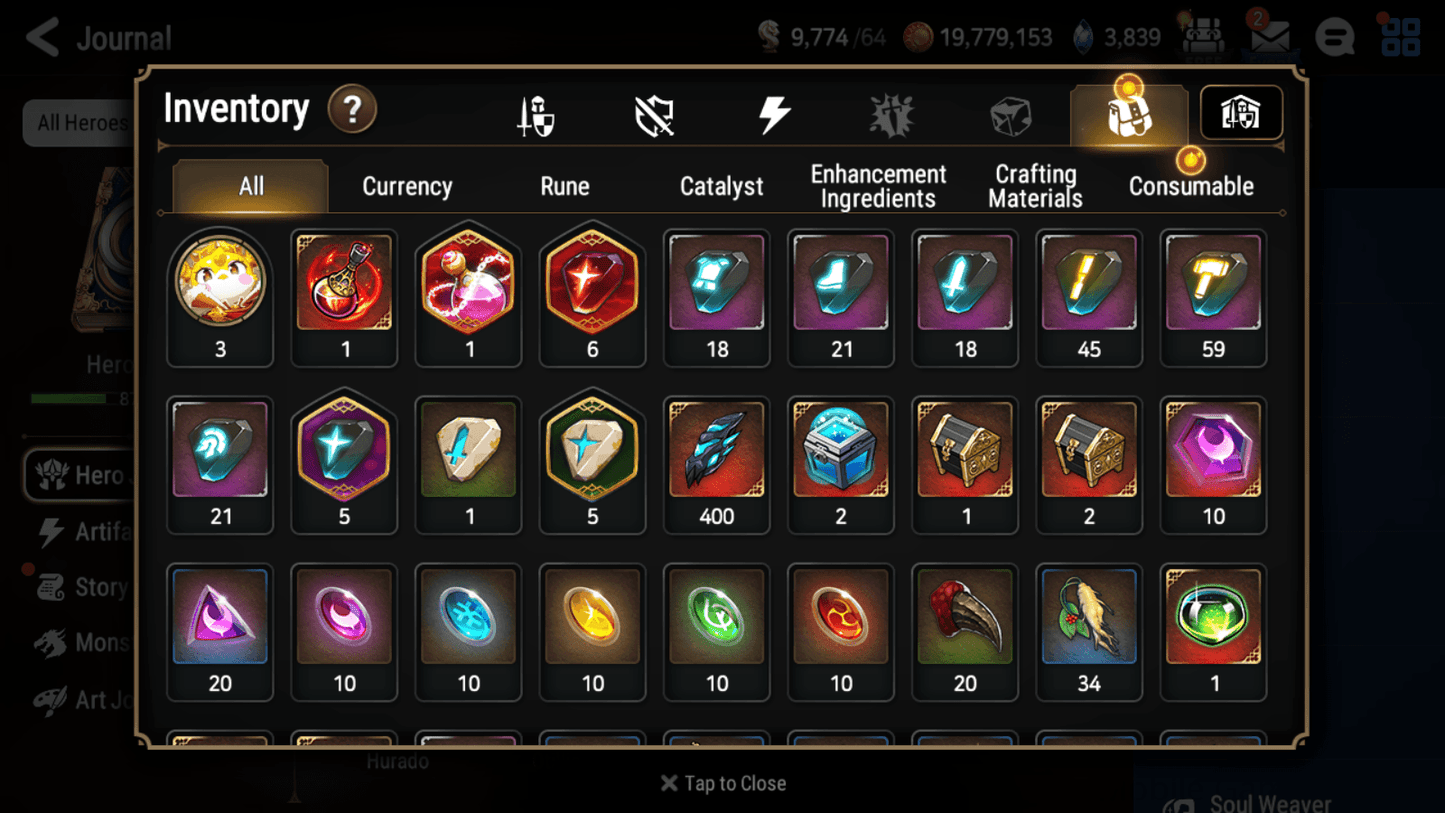Select the Crafting Materials tab
This screenshot has width=1445, height=813.
point(1034,186)
